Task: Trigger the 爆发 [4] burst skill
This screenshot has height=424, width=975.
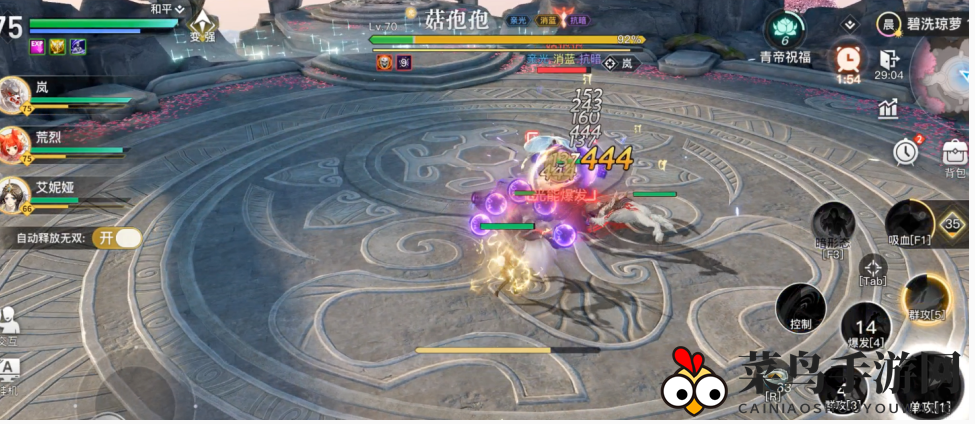Action: point(865,328)
